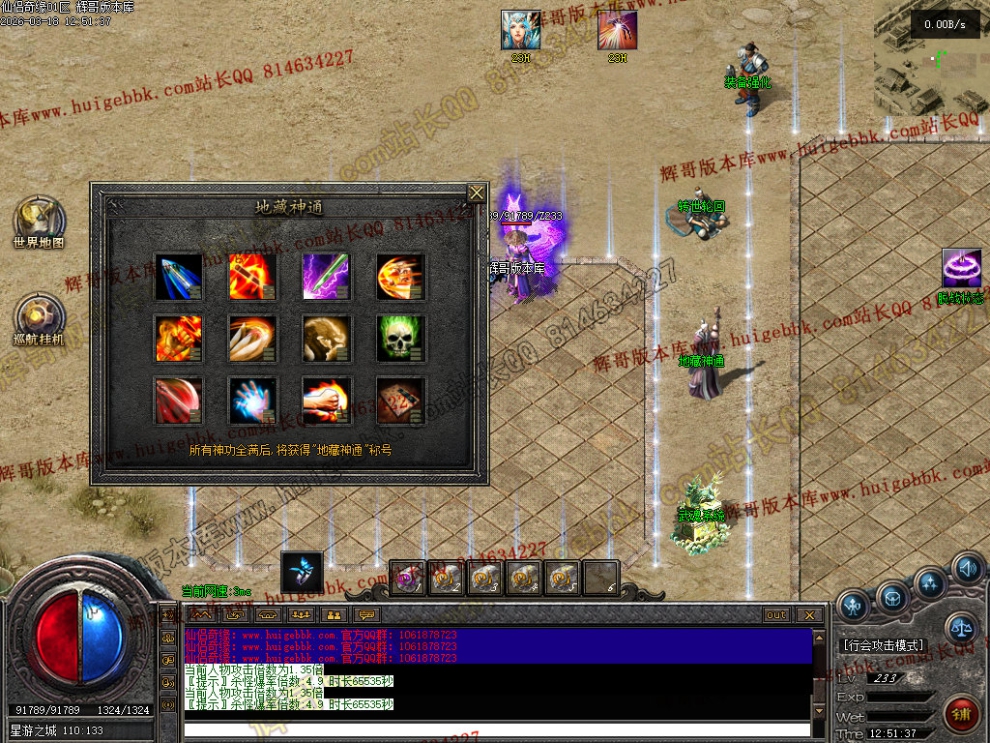Use the blue crystal skill above the chat
The height and width of the screenshot is (743, 990).
tap(301, 572)
